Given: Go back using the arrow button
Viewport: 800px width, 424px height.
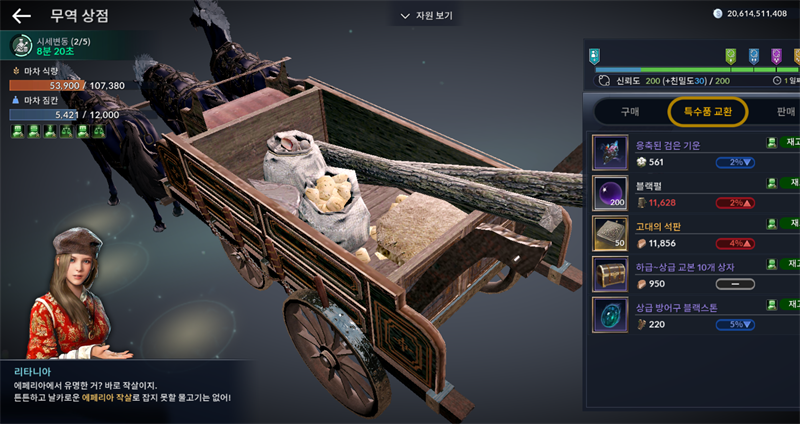Looking at the screenshot, I should [21, 16].
